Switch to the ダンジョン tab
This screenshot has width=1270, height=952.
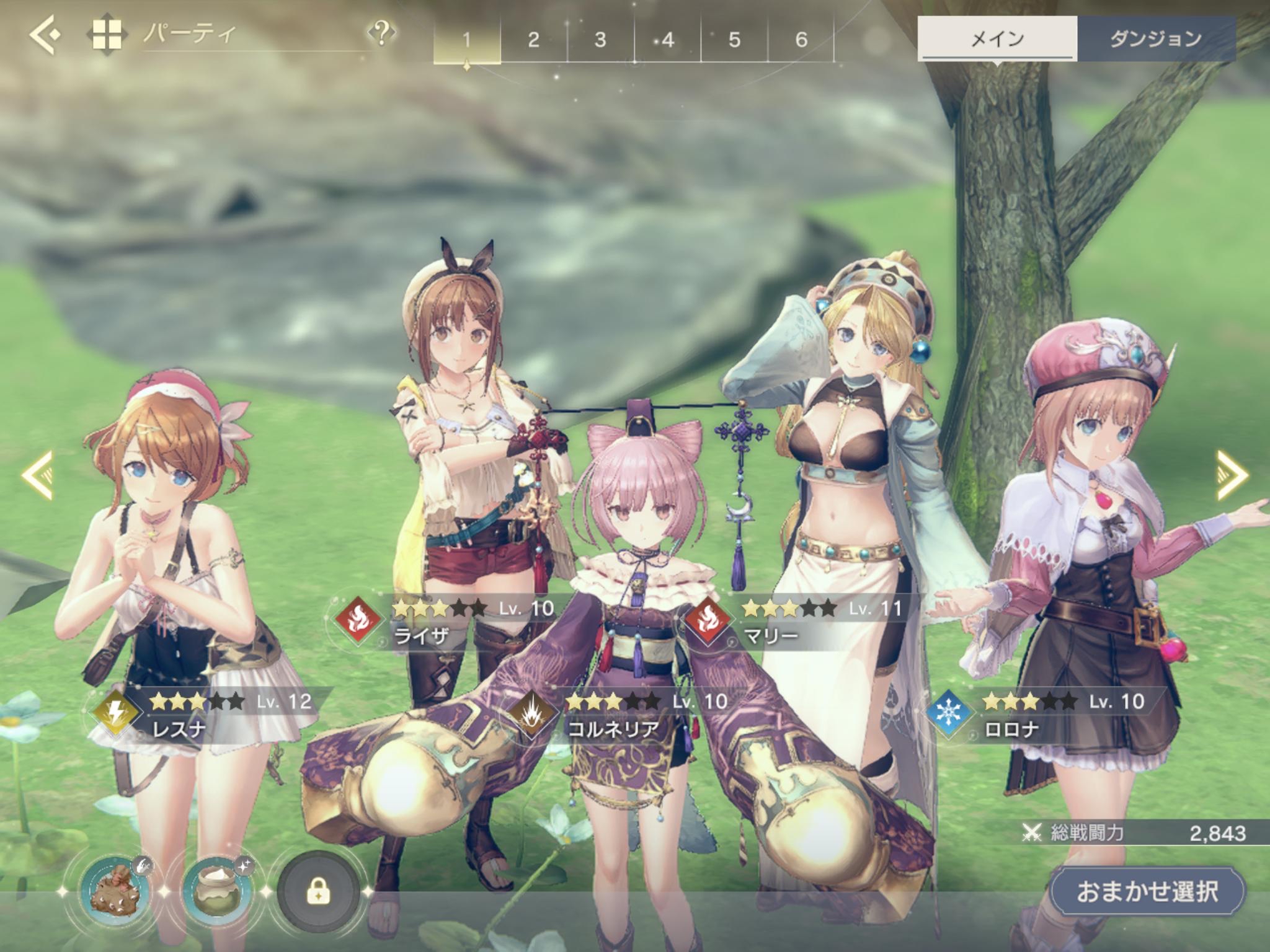1156,39
